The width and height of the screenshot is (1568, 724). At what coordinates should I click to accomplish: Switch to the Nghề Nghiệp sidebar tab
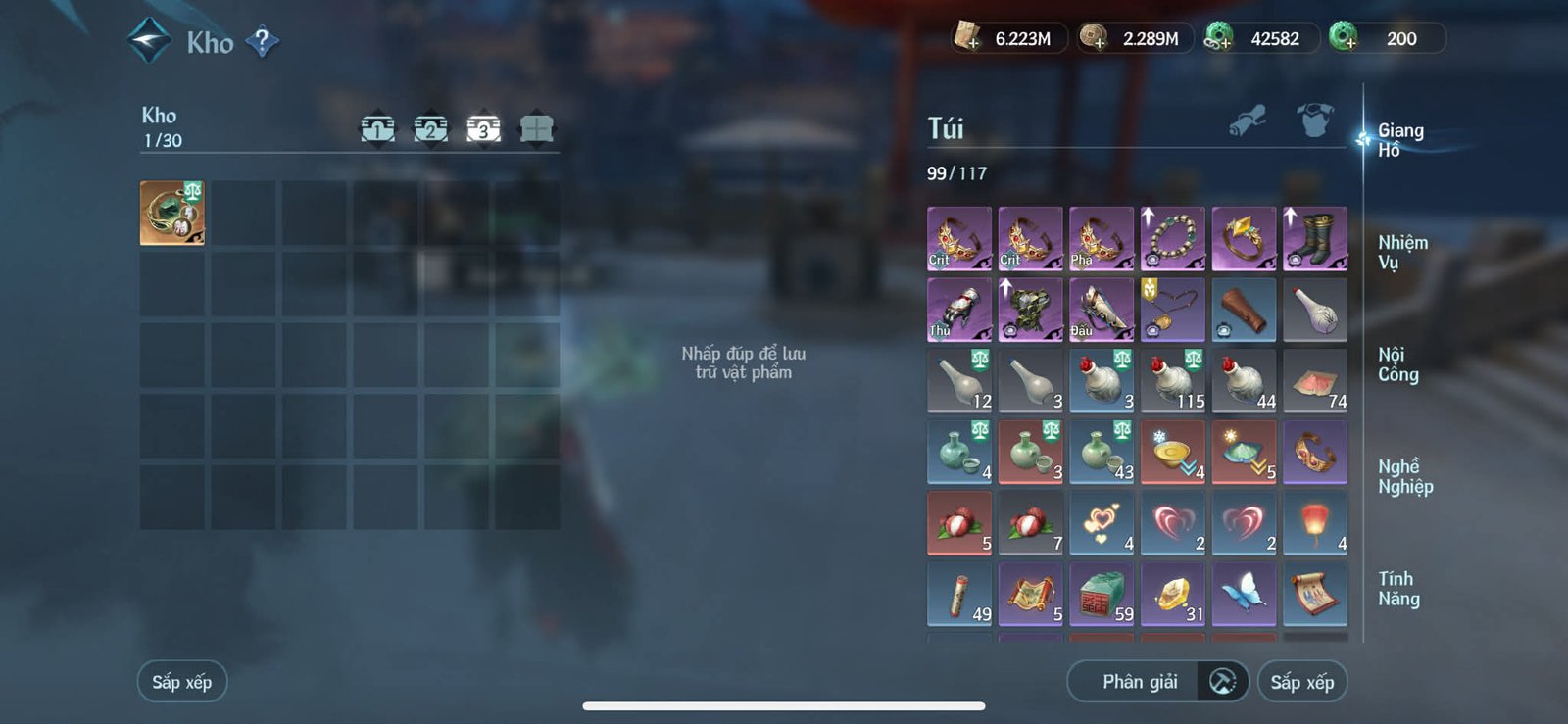(1405, 476)
